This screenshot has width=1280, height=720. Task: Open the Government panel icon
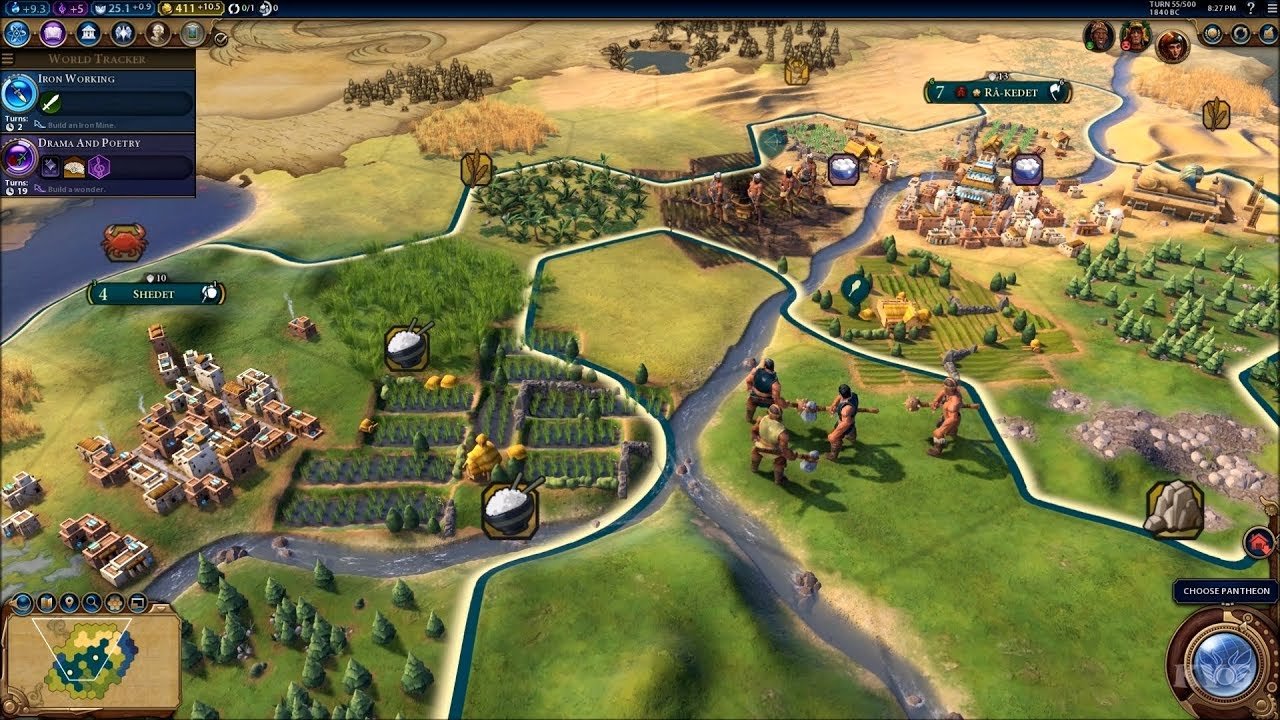click(x=86, y=33)
